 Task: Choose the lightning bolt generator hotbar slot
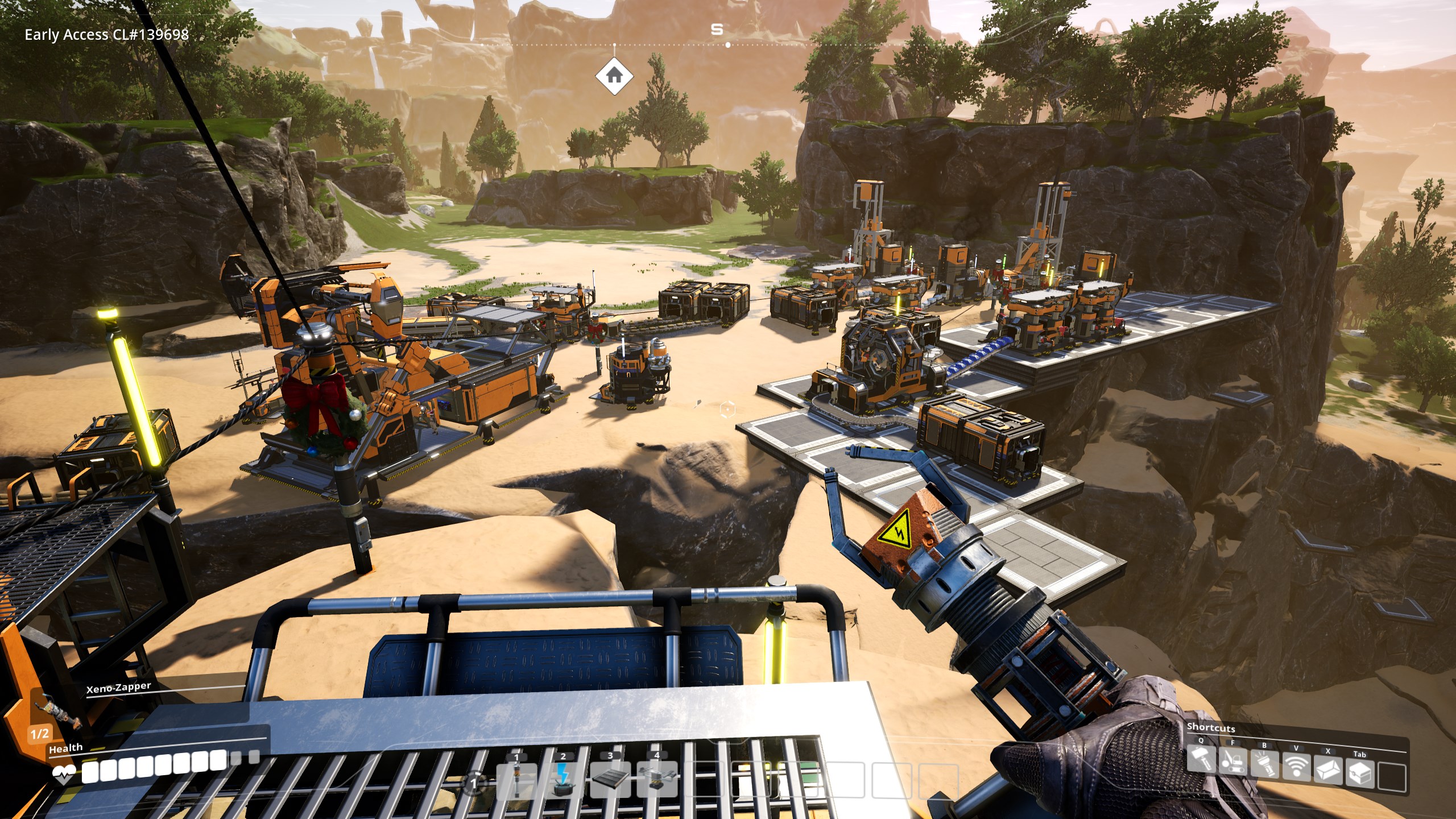563,780
